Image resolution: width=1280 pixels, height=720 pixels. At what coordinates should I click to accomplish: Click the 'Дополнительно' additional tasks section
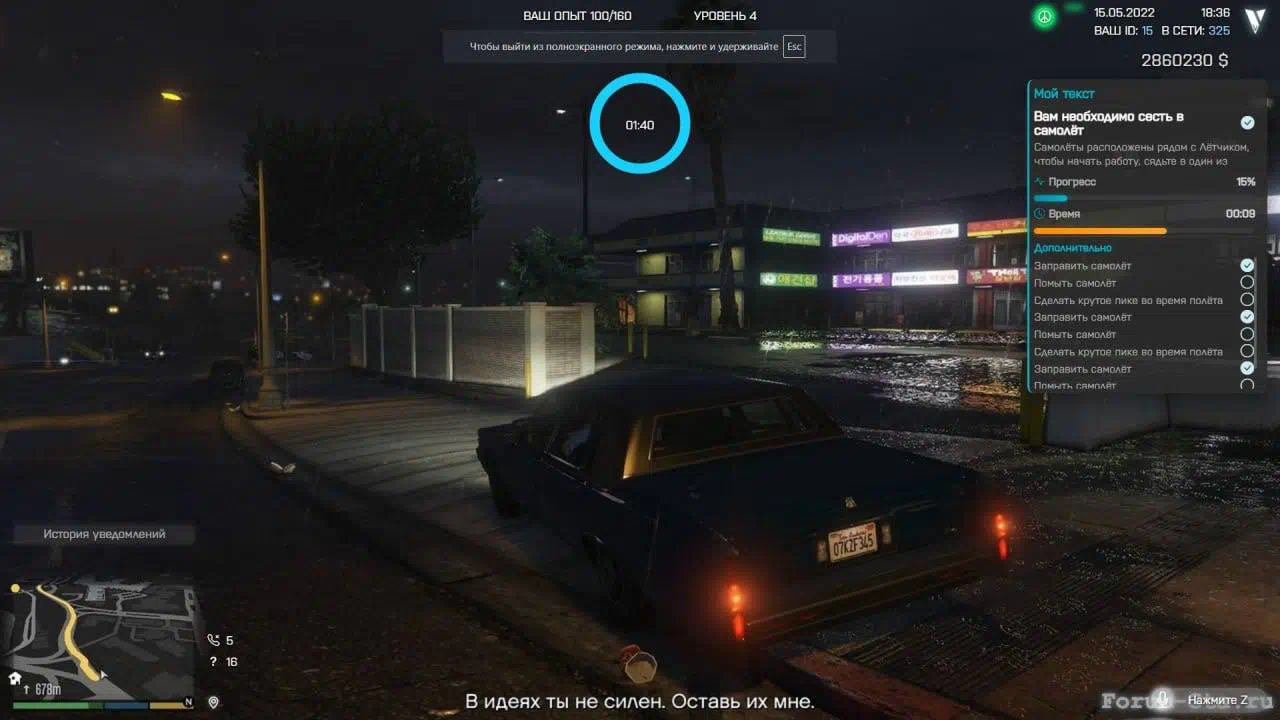click(x=1072, y=248)
